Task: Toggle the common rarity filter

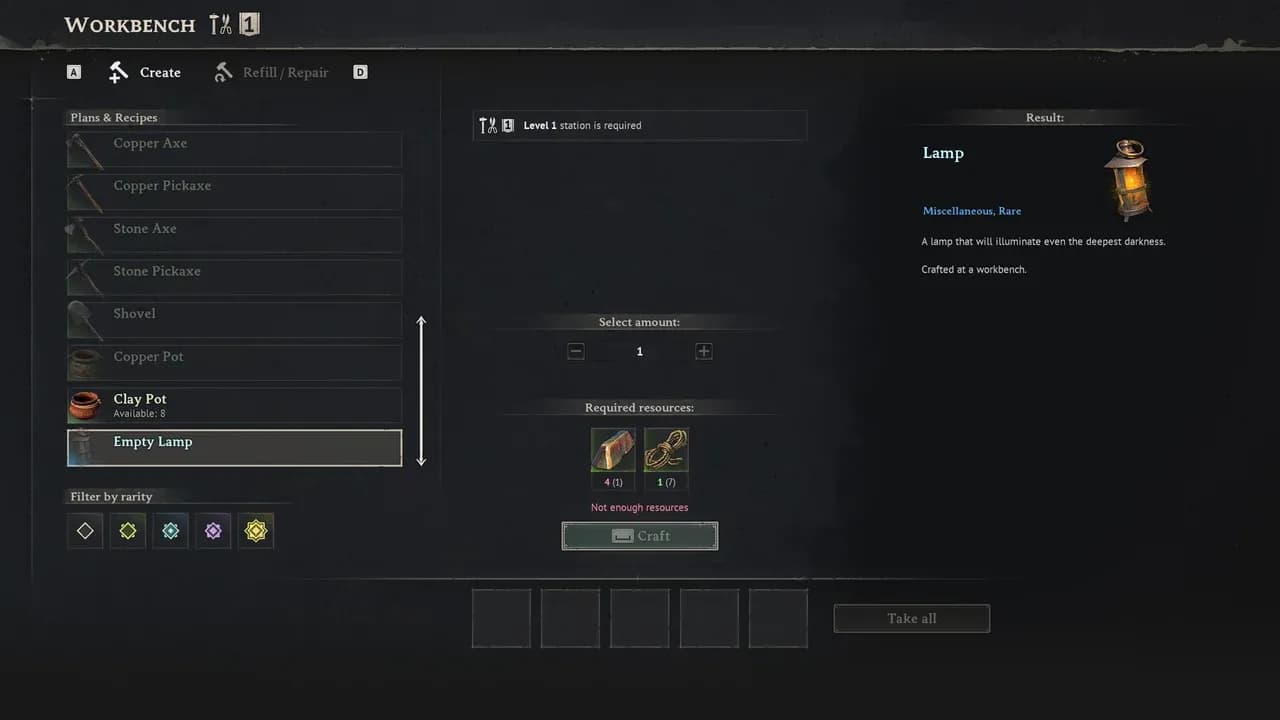Action: tap(84, 530)
